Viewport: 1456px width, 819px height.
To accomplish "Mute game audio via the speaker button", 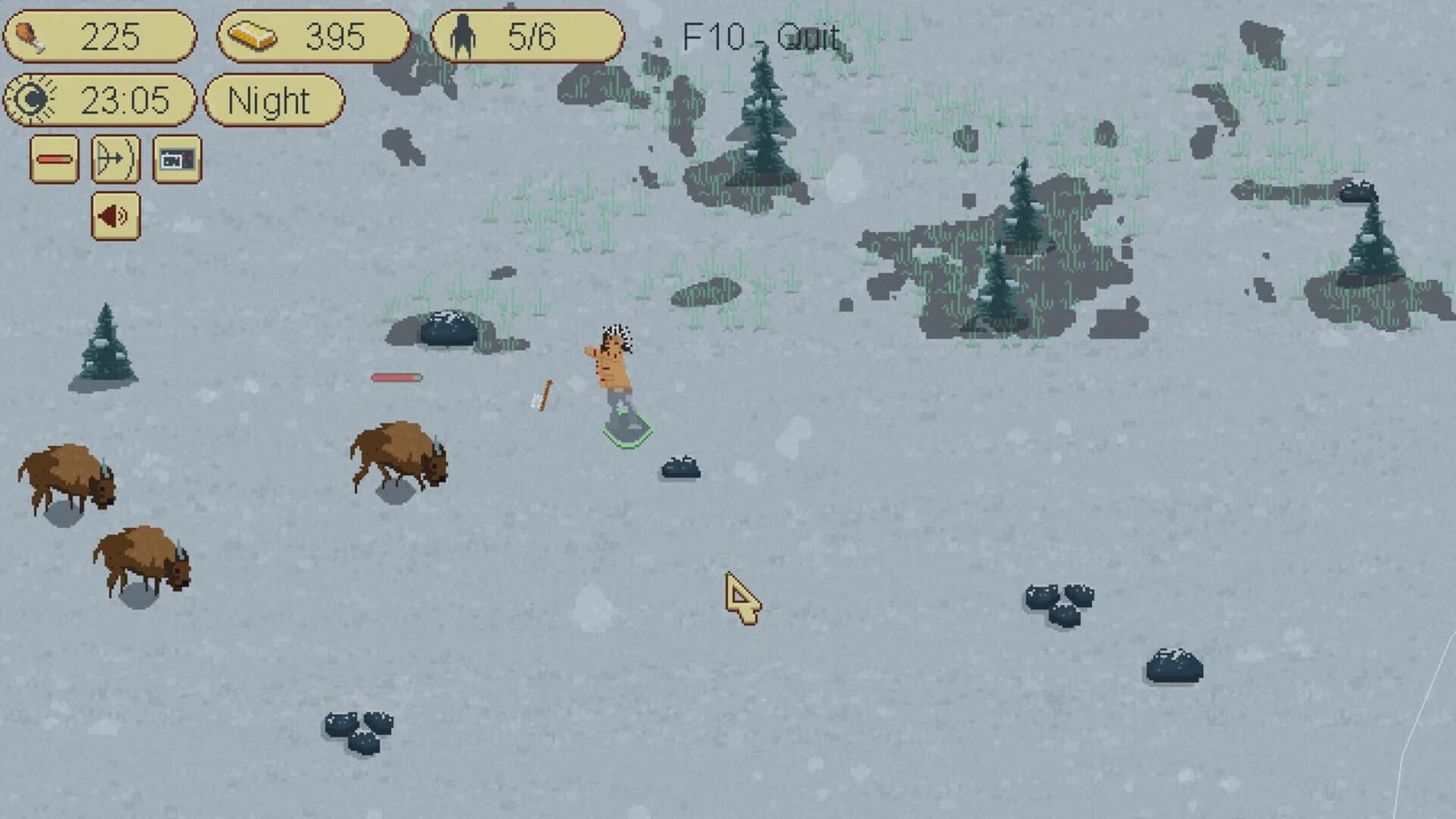I will (x=115, y=214).
